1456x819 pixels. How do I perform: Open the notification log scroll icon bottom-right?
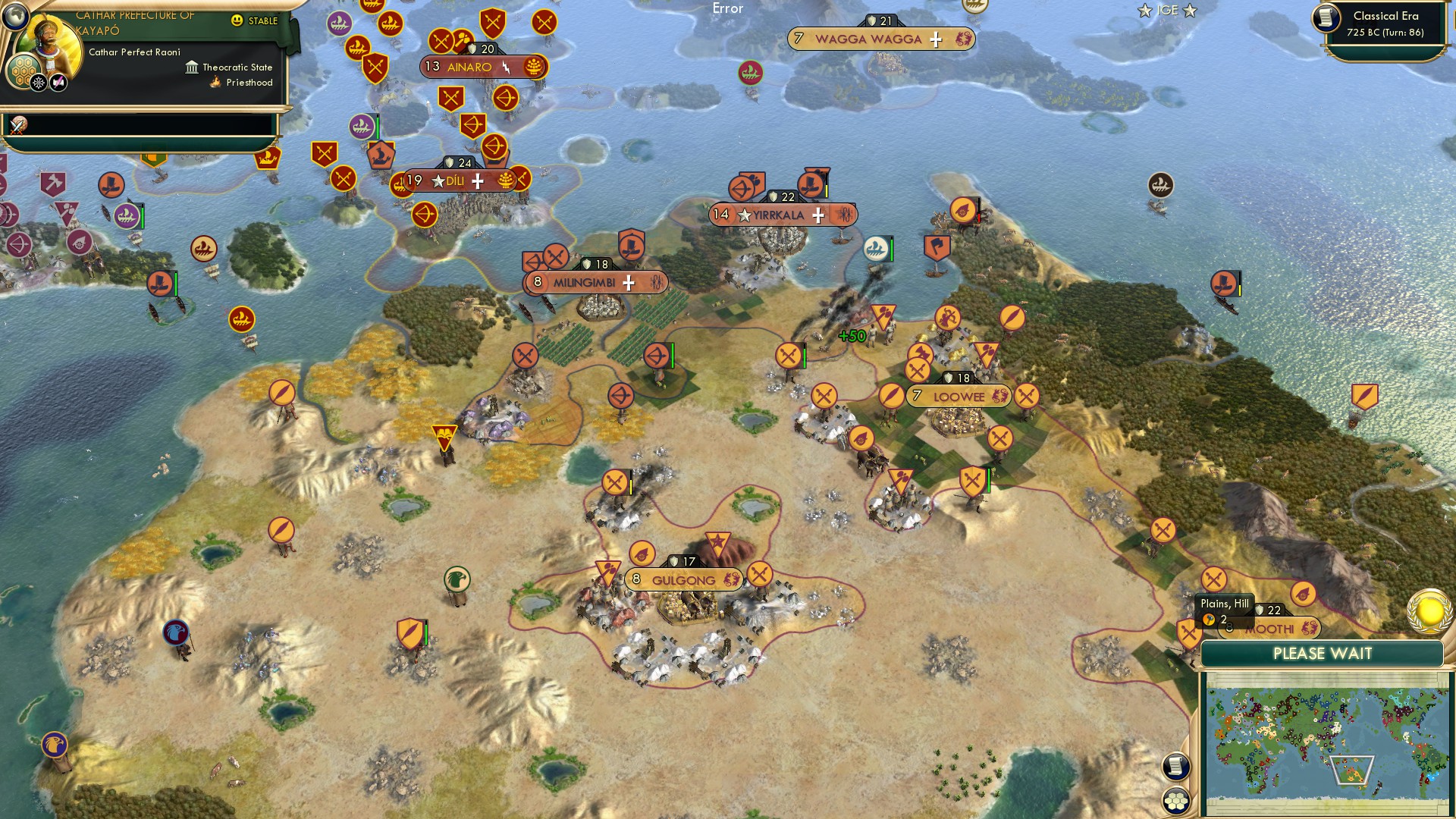point(1174,766)
